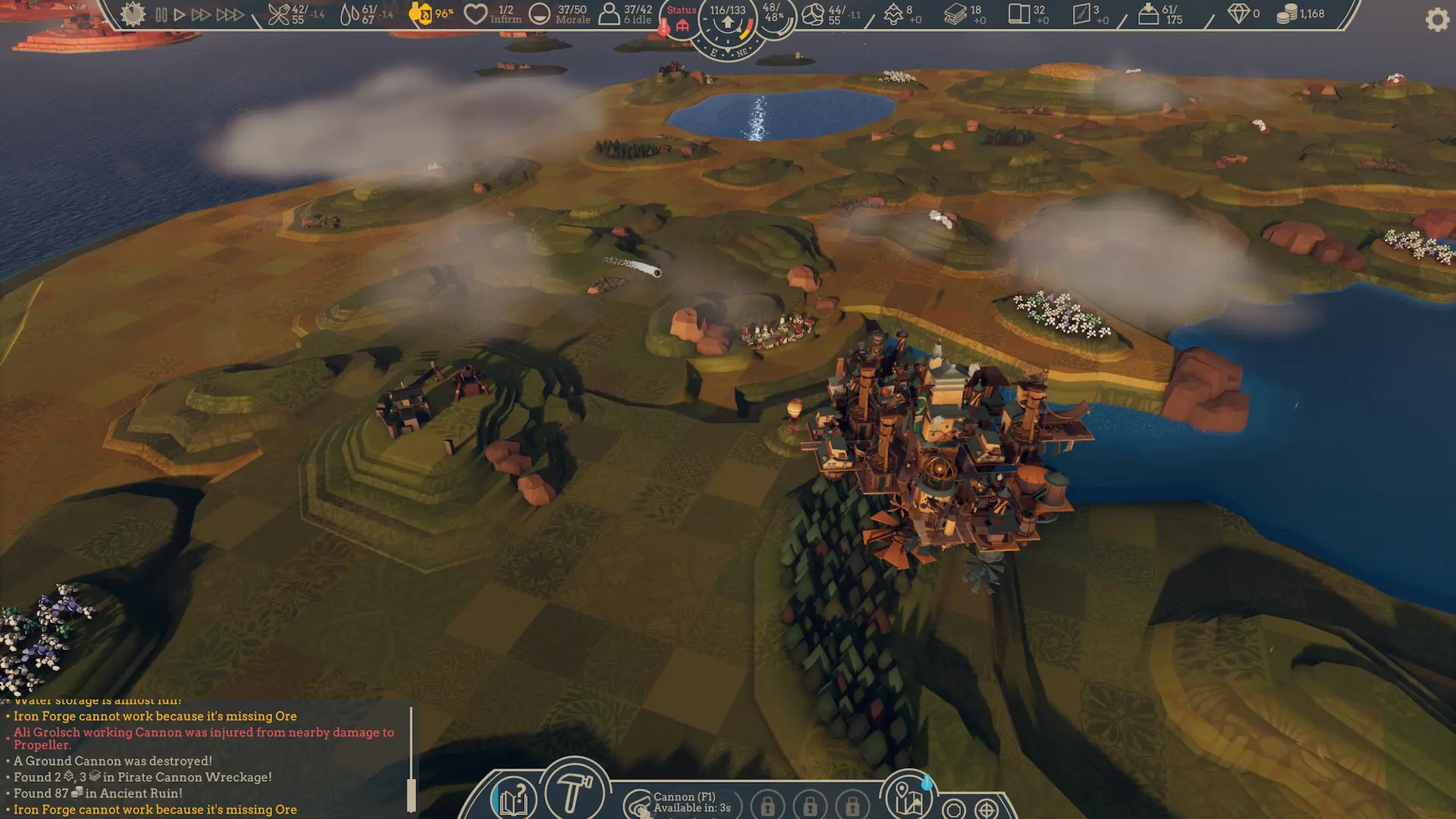This screenshot has width=1456, height=819.
Task: Click the food utensils resource icon
Action: tap(278, 13)
